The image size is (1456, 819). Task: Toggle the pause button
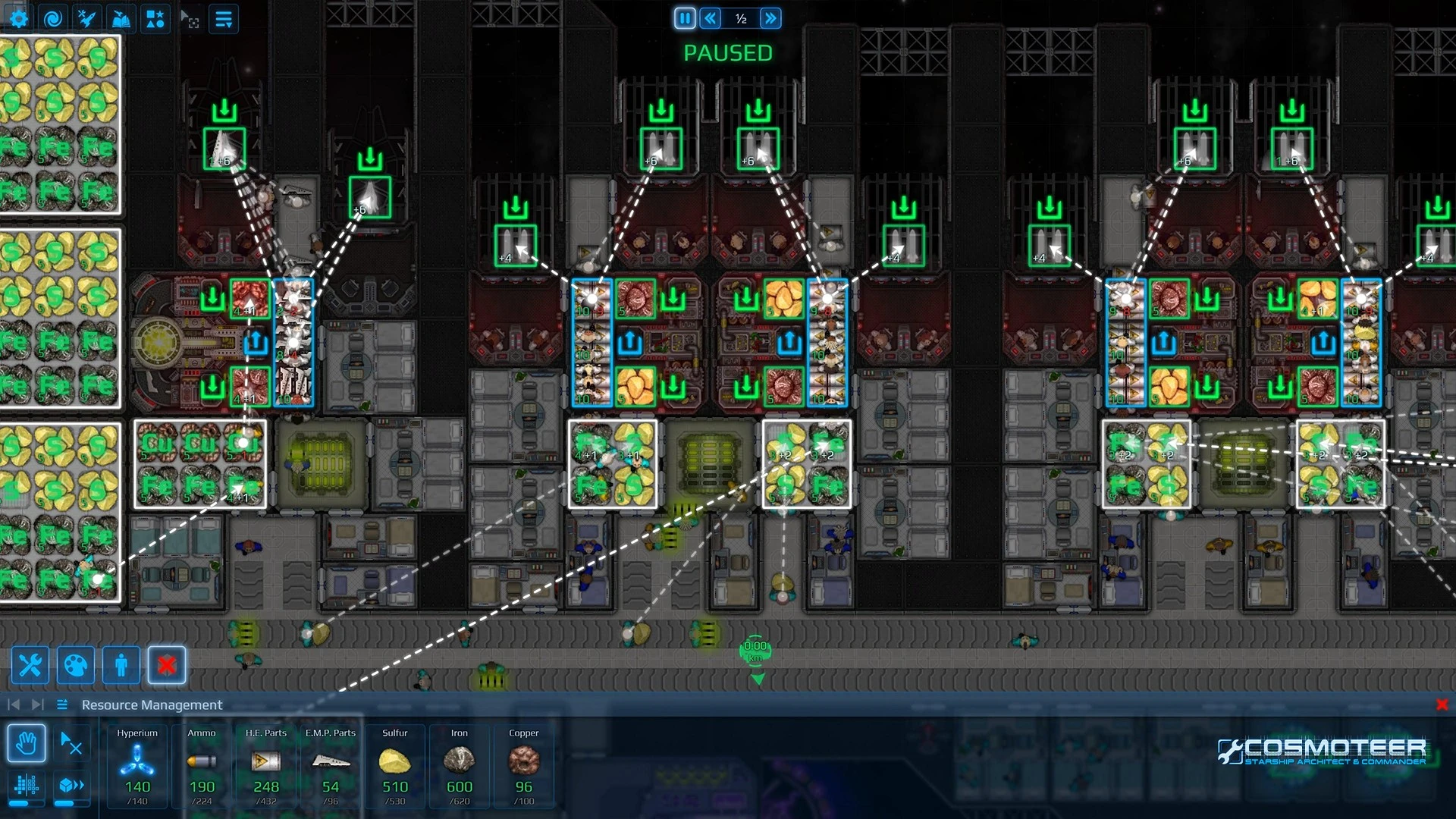click(x=685, y=18)
